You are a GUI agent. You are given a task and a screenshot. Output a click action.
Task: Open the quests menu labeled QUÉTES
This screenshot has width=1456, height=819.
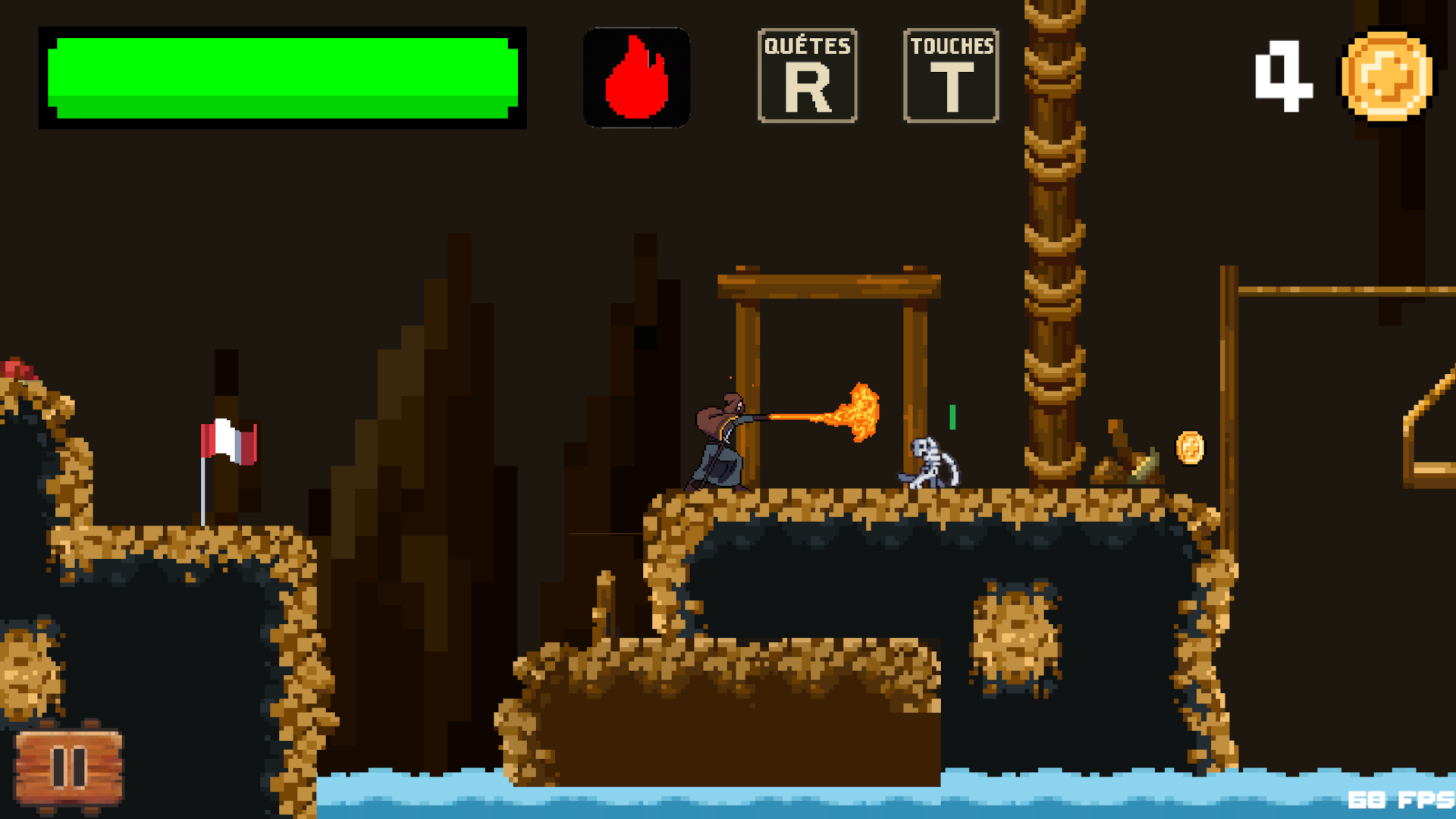(807, 74)
